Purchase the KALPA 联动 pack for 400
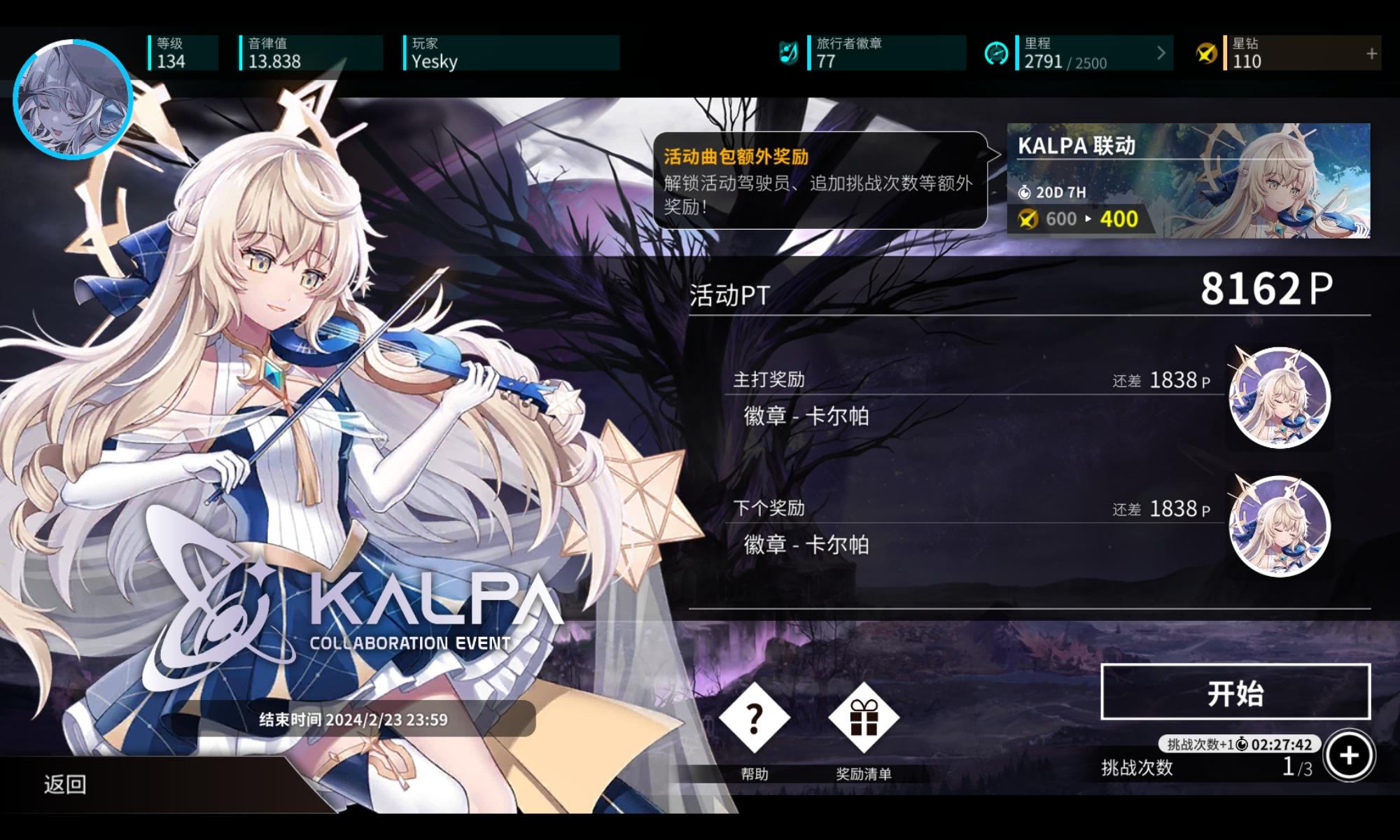1400x840 pixels. [x=1185, y=181]
